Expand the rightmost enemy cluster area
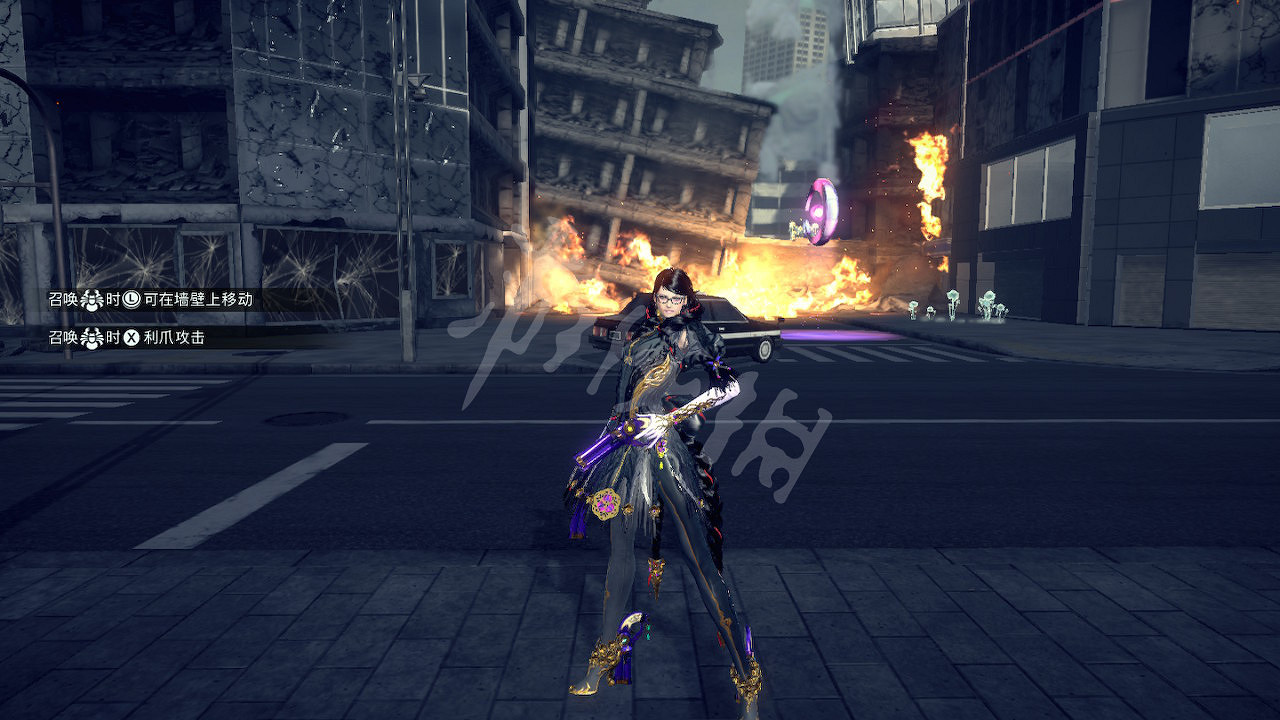This screenshot has width=1280, height=720. (x=990, y=305)
